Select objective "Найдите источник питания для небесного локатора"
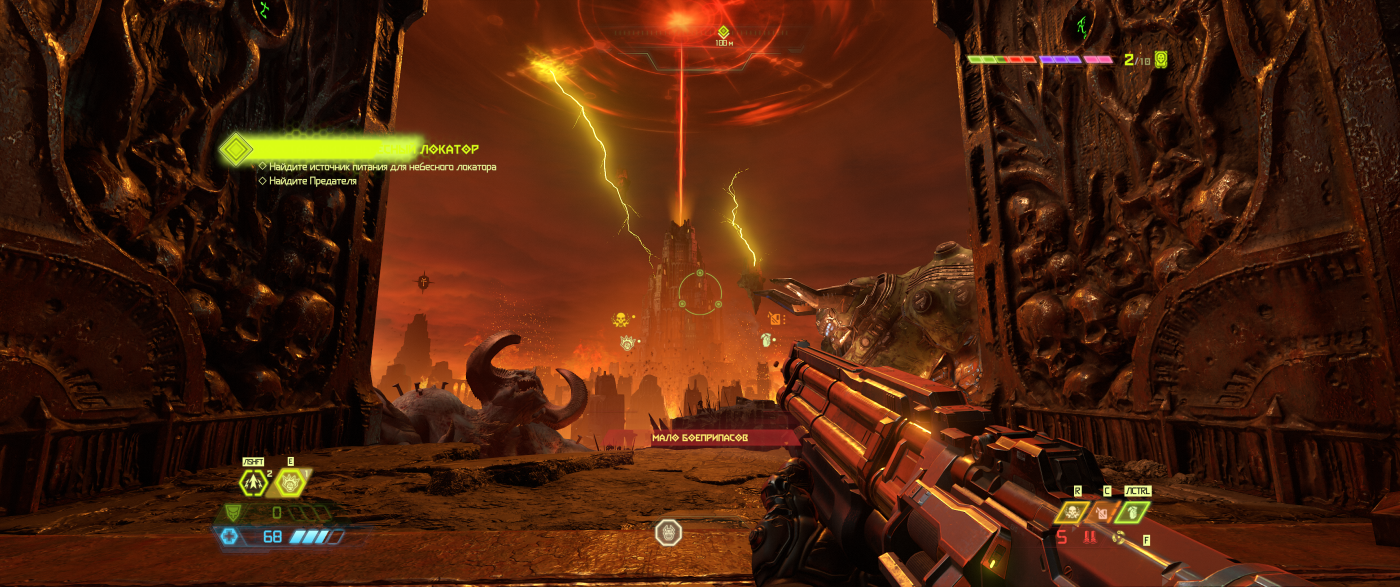The image size is (1400, 587). tap(382, 167)
